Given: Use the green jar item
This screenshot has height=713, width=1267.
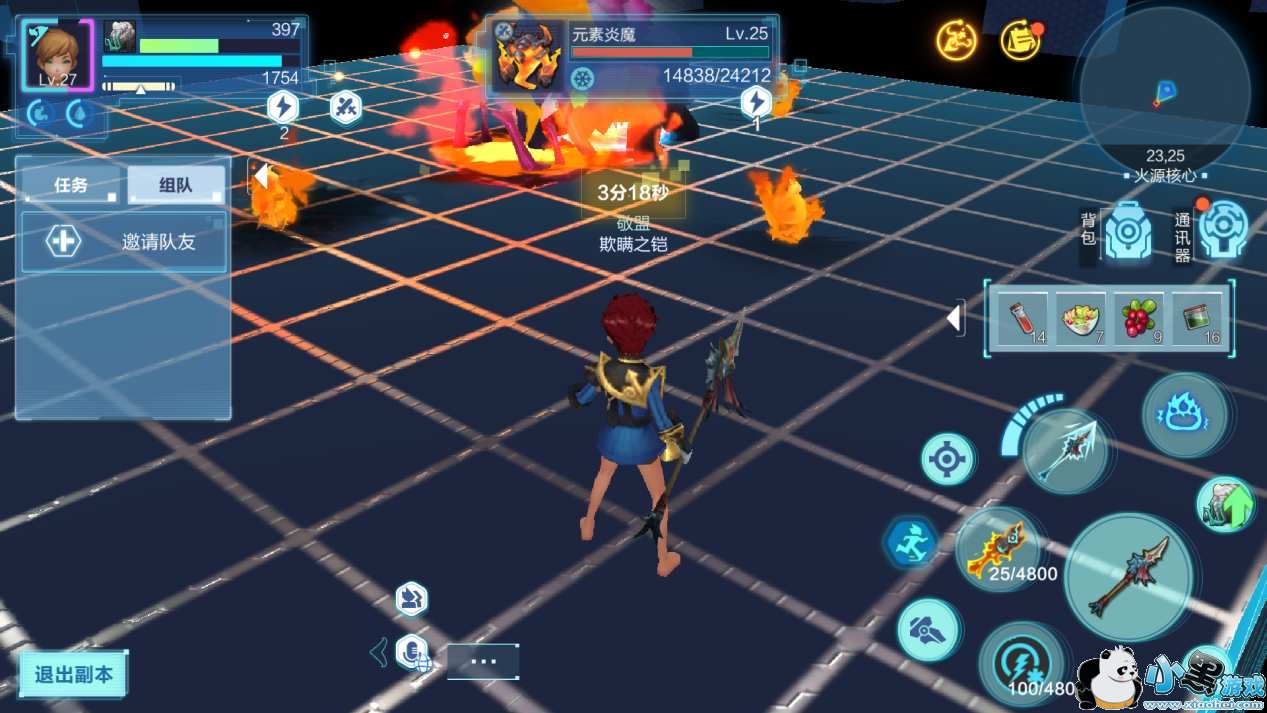Looking at the screenshot, I should point(1196,319).
